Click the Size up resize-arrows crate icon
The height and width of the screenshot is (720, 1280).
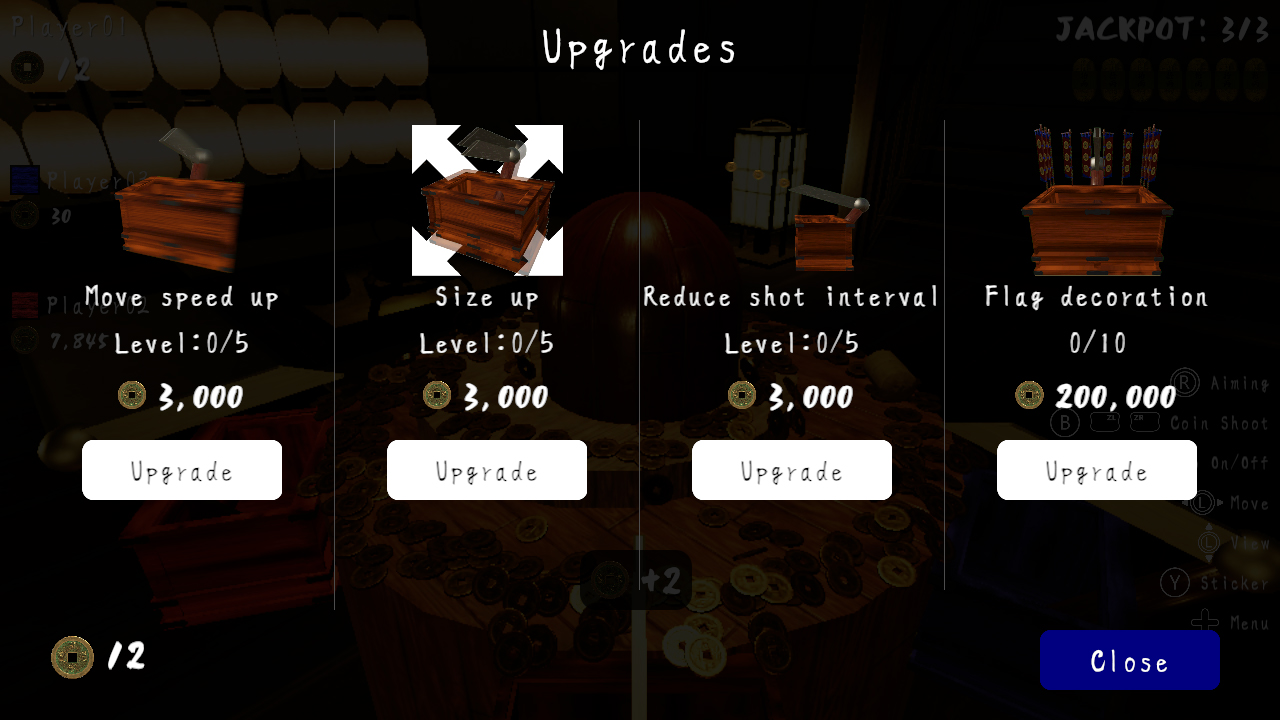[x=487, y=197]
